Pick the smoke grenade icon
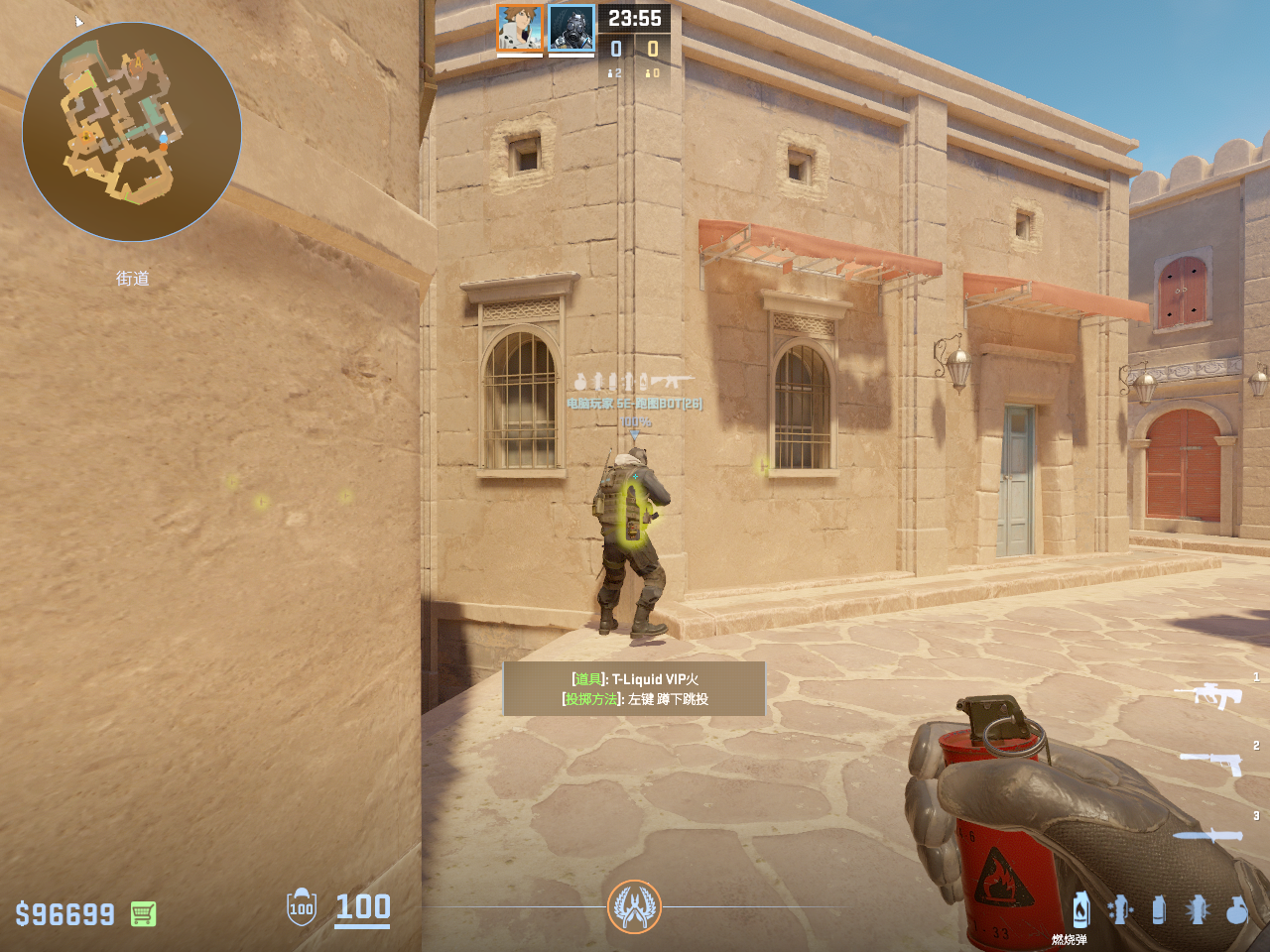 (1159, 909)
